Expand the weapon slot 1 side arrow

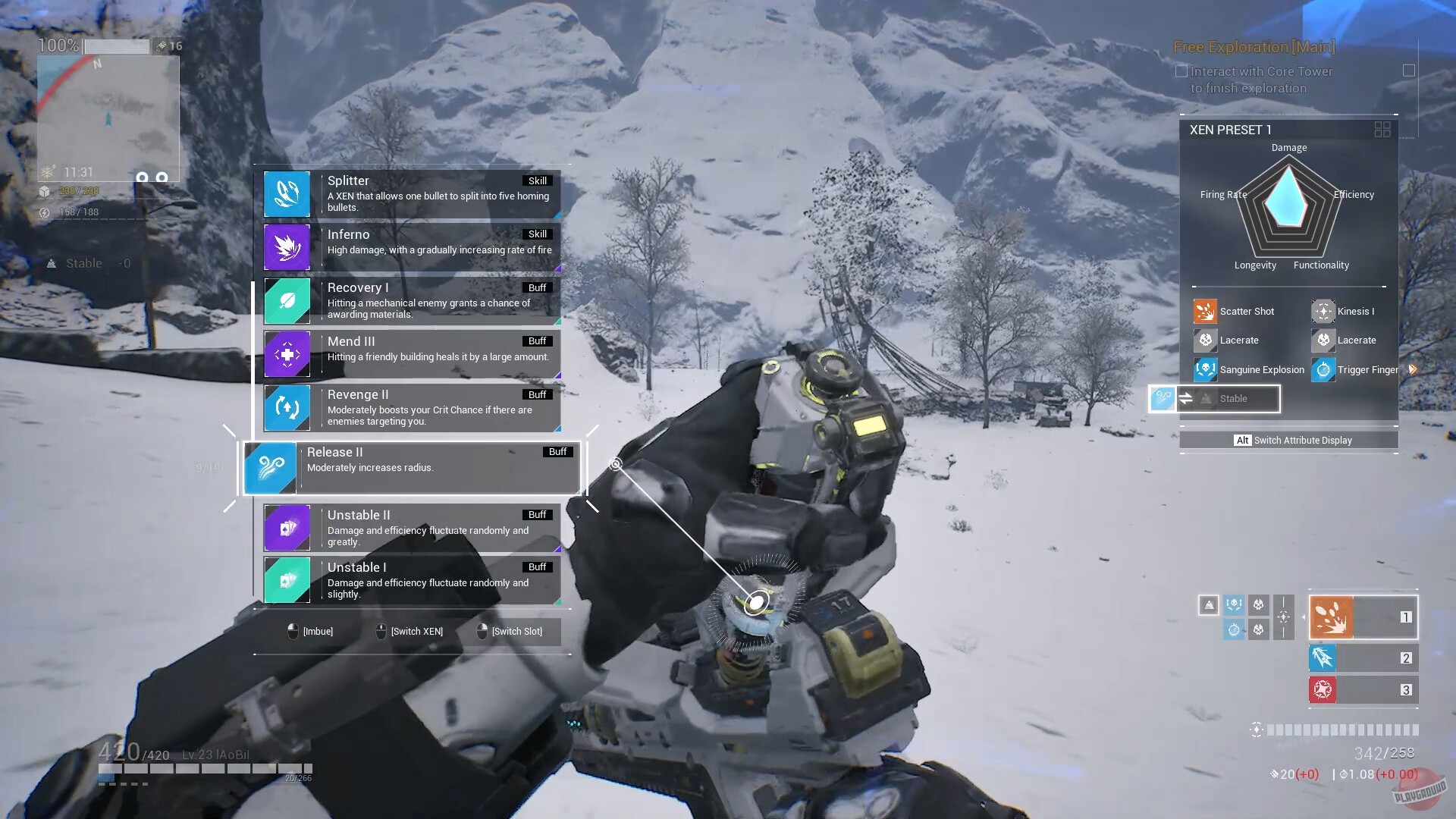pos(1302,617)
